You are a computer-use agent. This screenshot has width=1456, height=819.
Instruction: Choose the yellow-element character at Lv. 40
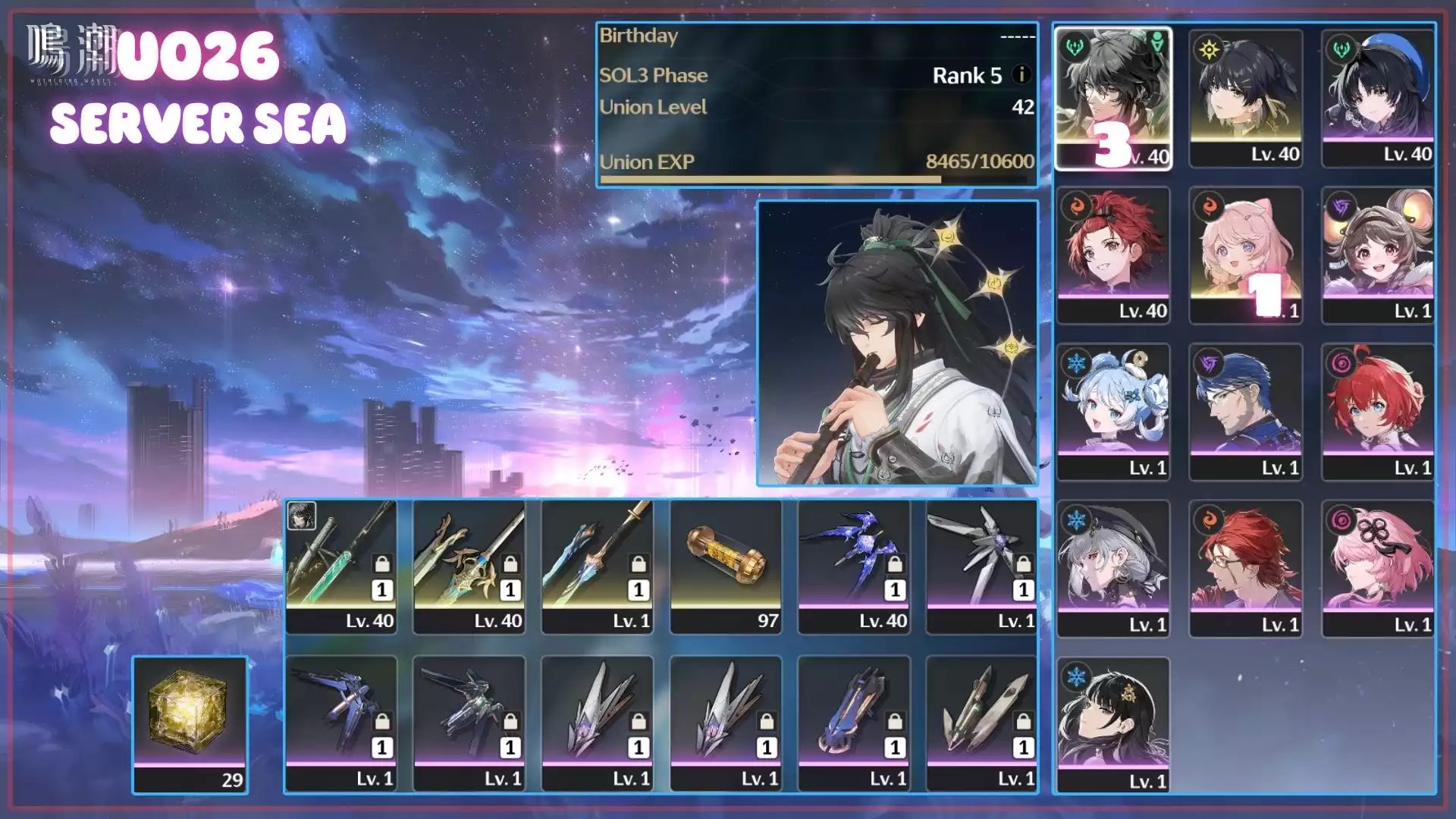tap(1245, 97)
